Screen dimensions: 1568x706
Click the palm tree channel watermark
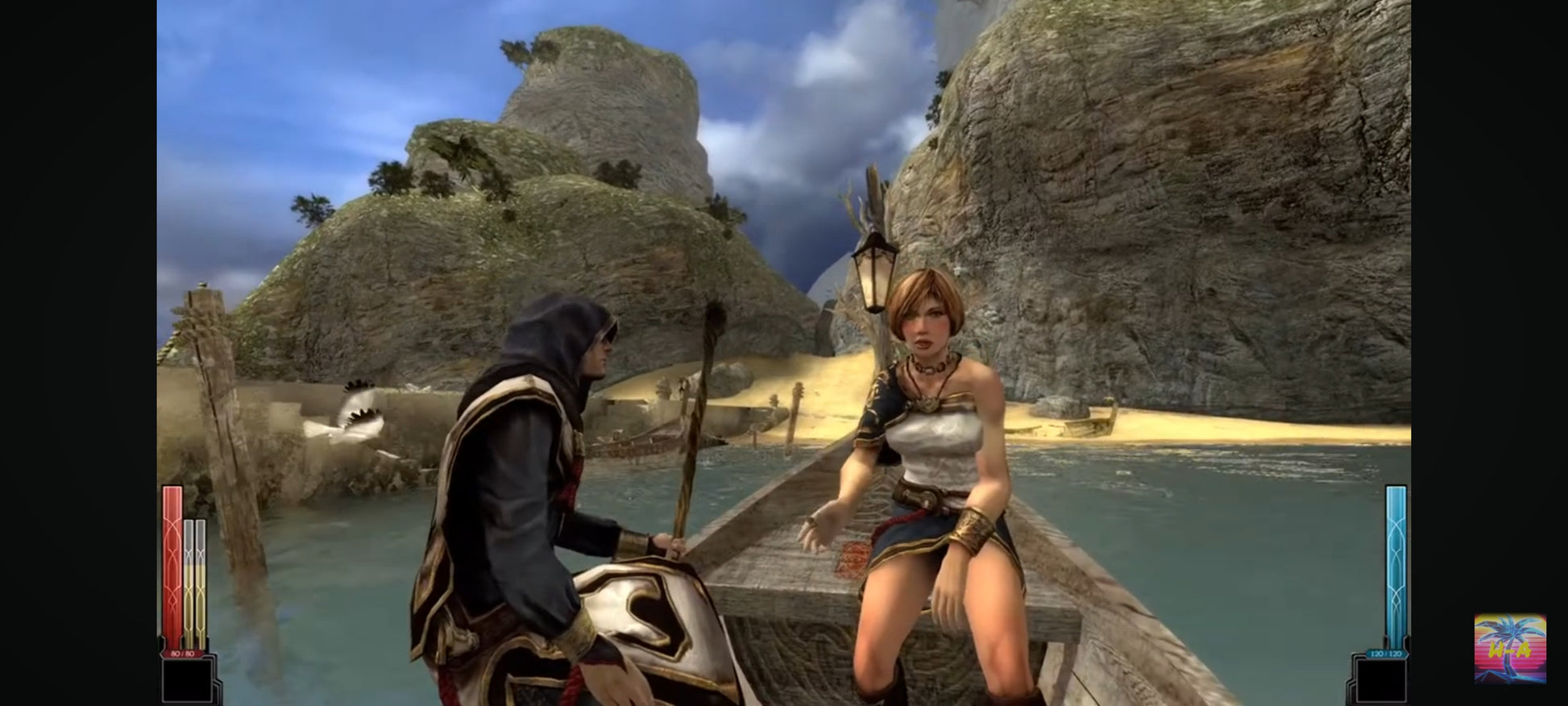(x=1509, y=648)
